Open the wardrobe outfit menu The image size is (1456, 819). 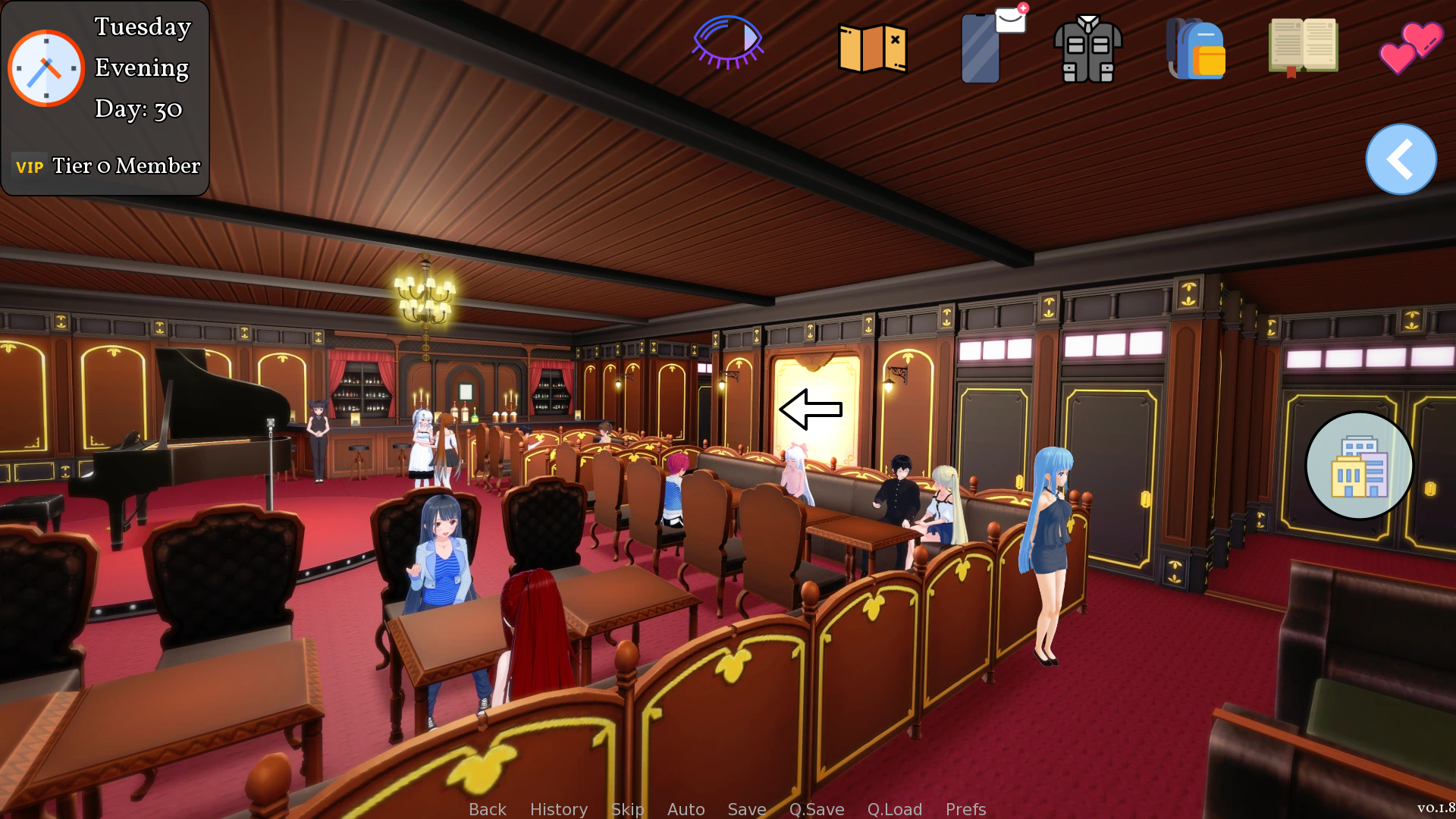[1089, 47]
